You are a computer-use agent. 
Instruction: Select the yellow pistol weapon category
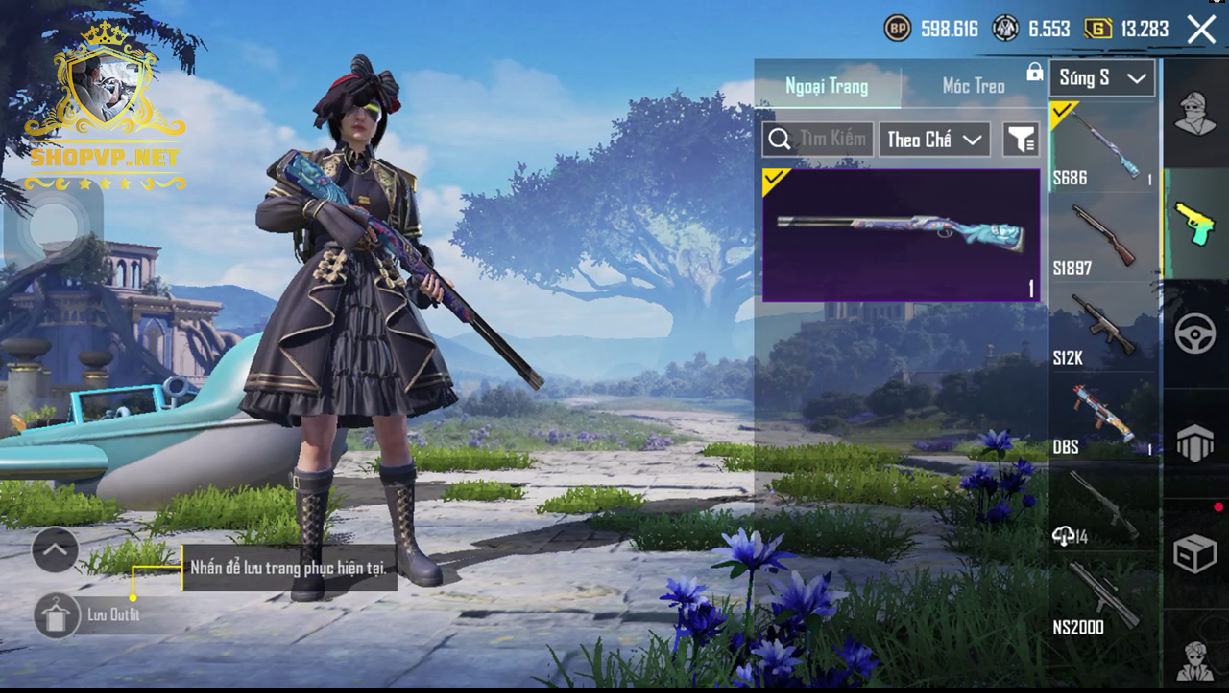(x=1195, y=223)
